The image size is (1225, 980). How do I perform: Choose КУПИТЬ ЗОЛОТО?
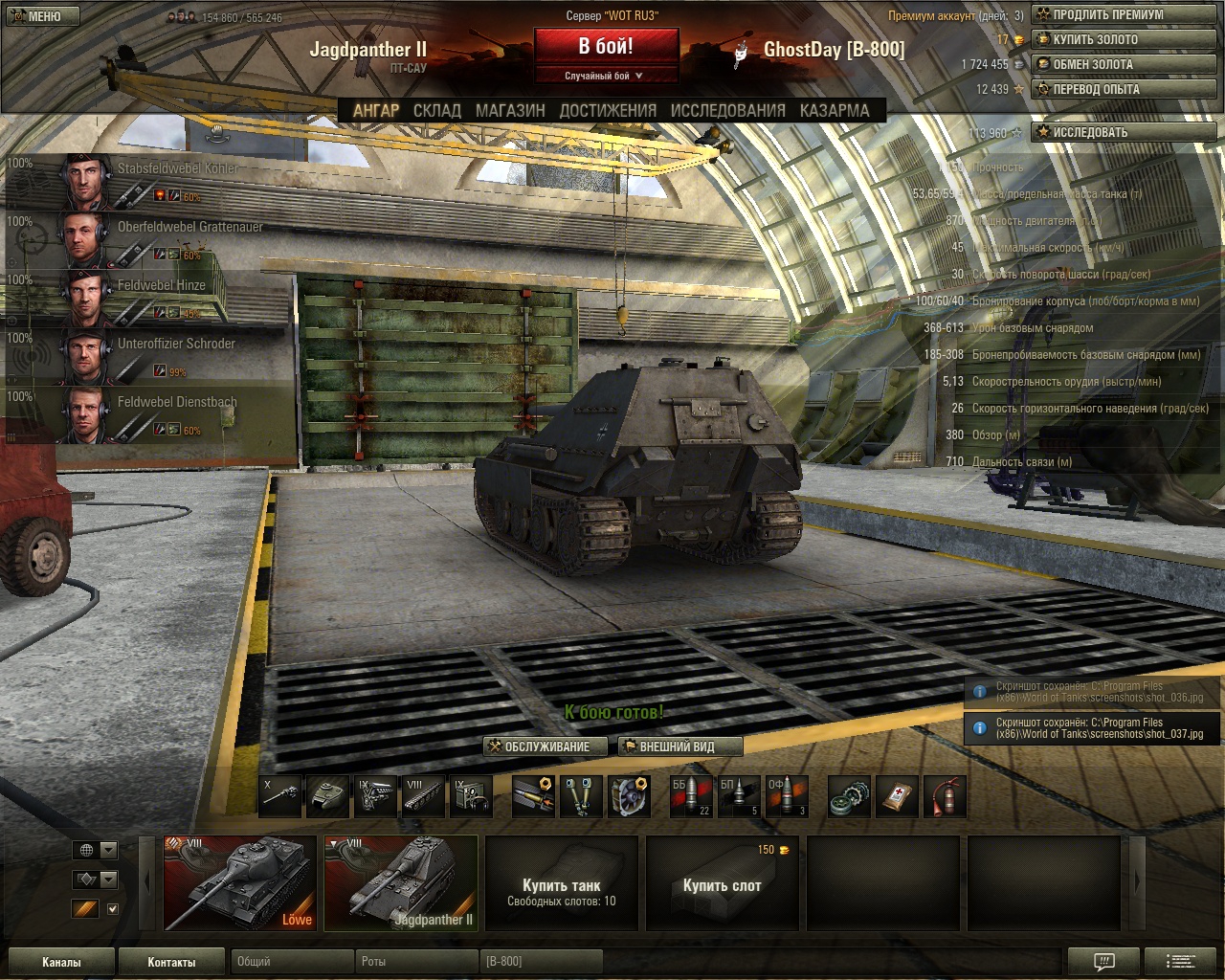pos(1124,40)
